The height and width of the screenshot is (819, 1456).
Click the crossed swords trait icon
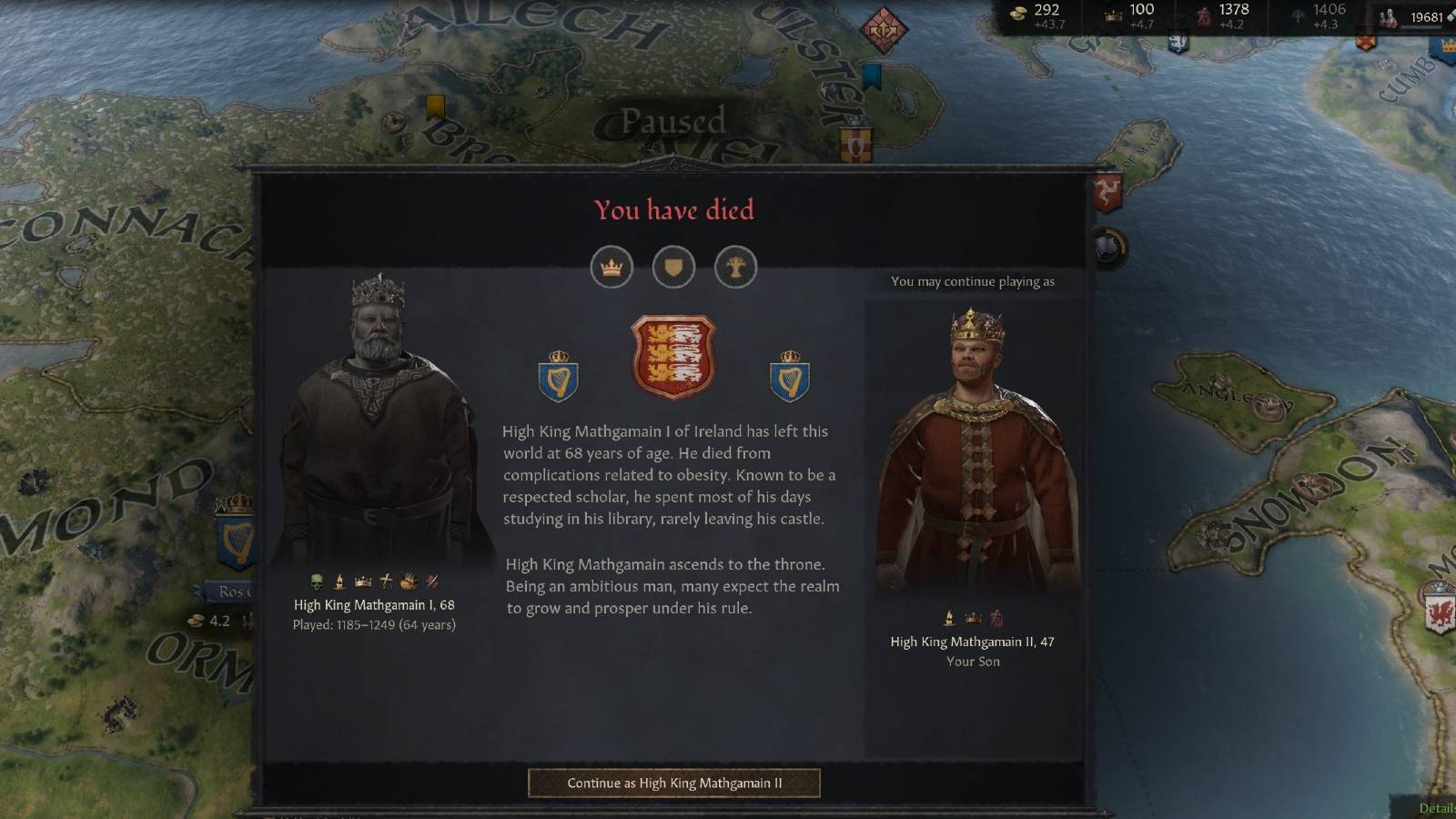click(x=430, y=581)
